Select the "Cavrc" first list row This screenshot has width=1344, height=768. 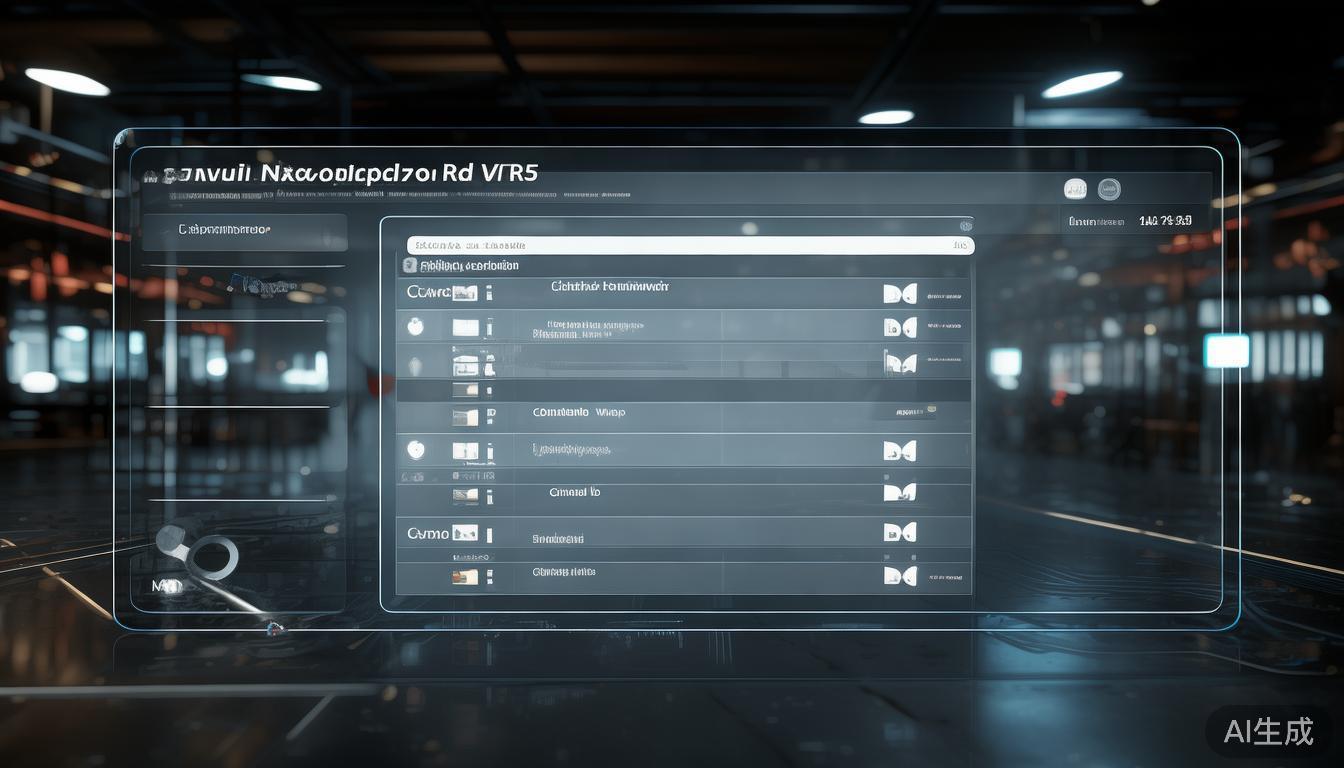pos(683,293)
